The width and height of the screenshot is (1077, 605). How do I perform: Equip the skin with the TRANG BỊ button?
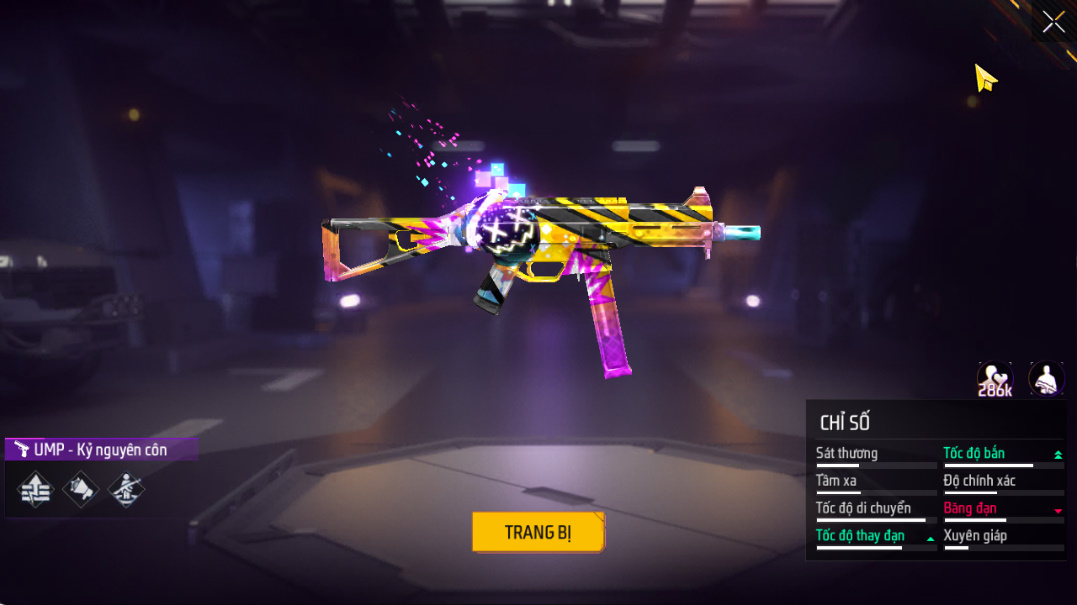click(538, 532)
